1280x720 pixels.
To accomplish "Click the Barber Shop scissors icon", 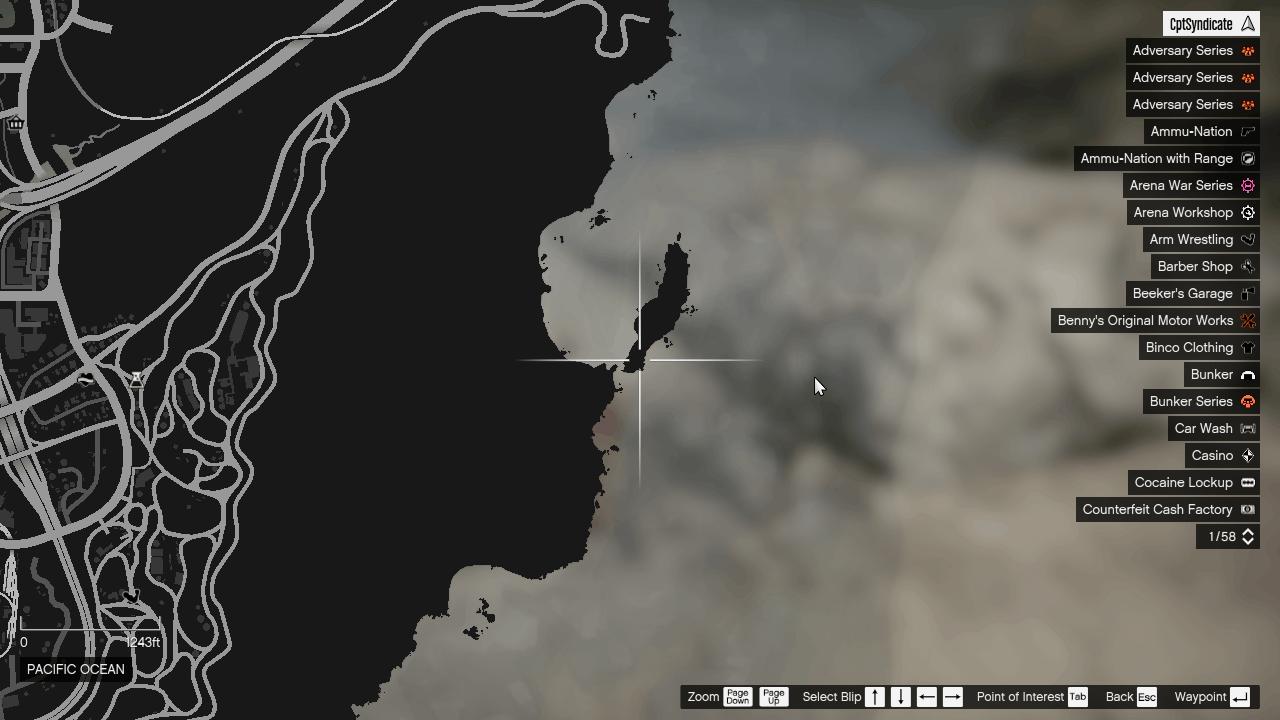I will click(x=1247, y=266).
